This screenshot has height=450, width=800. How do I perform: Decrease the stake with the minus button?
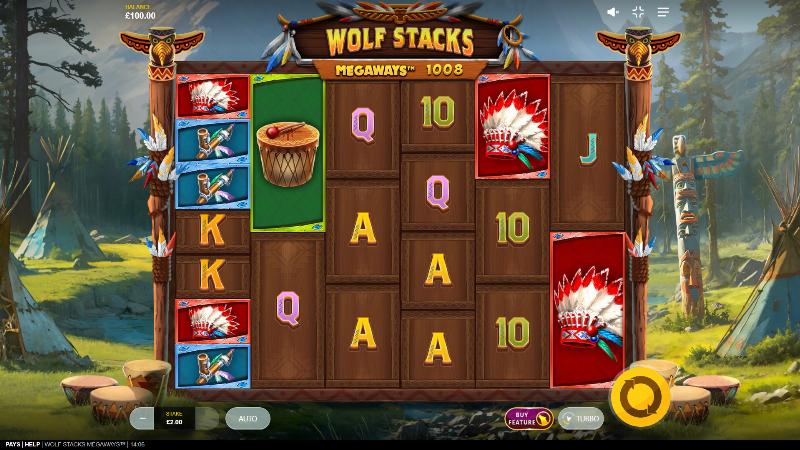pyautogui.click(x=144, y=418)
